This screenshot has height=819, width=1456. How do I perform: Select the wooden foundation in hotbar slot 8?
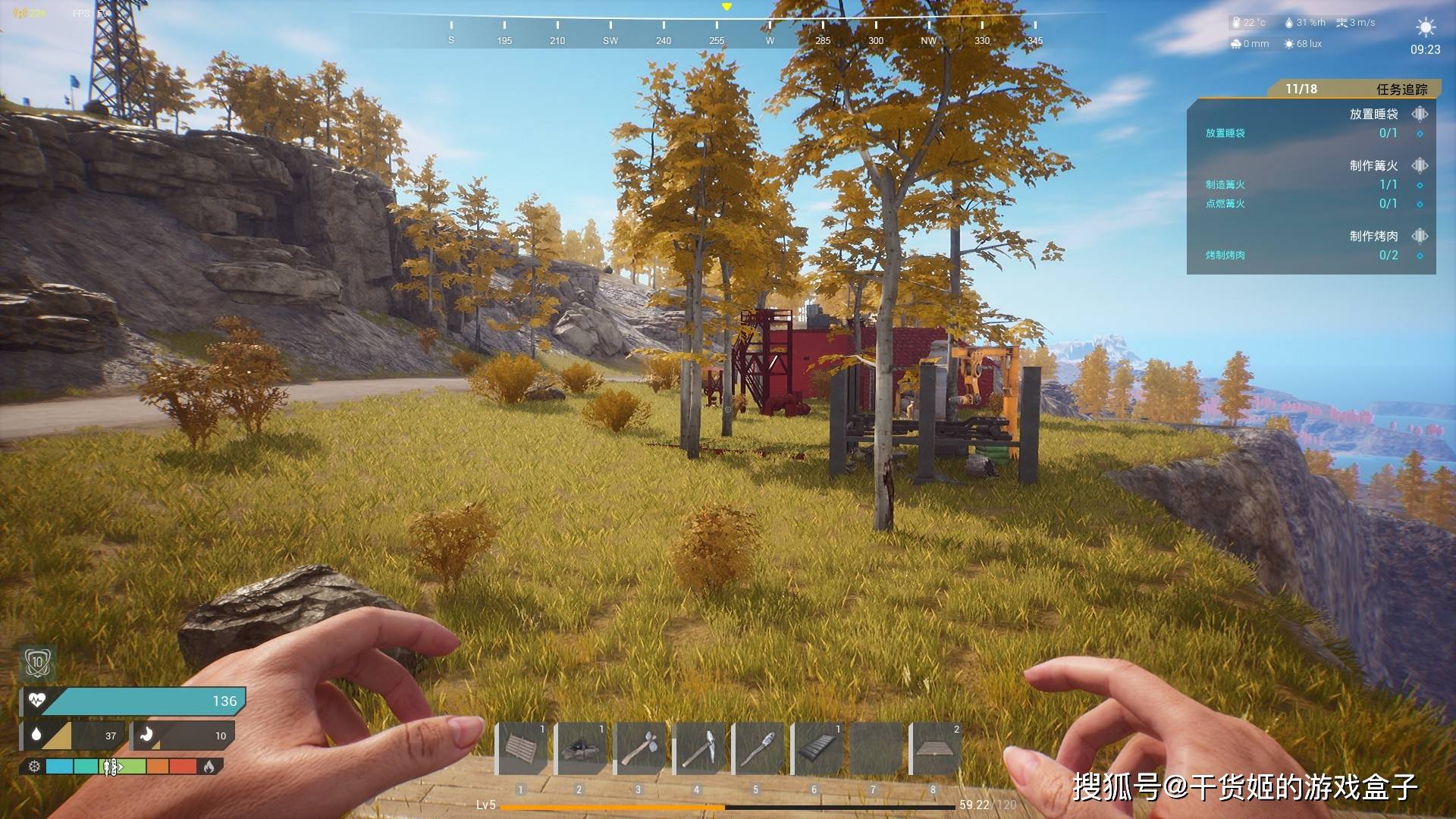coord(937,748)
